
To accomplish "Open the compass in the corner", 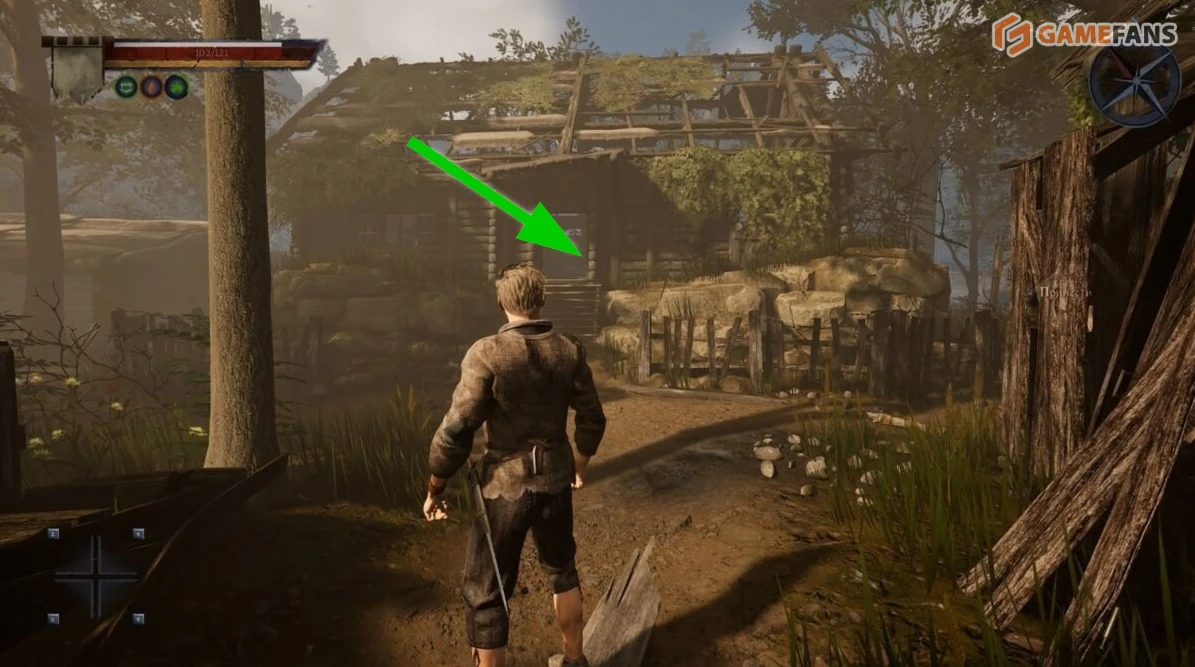I will 1134,86.
